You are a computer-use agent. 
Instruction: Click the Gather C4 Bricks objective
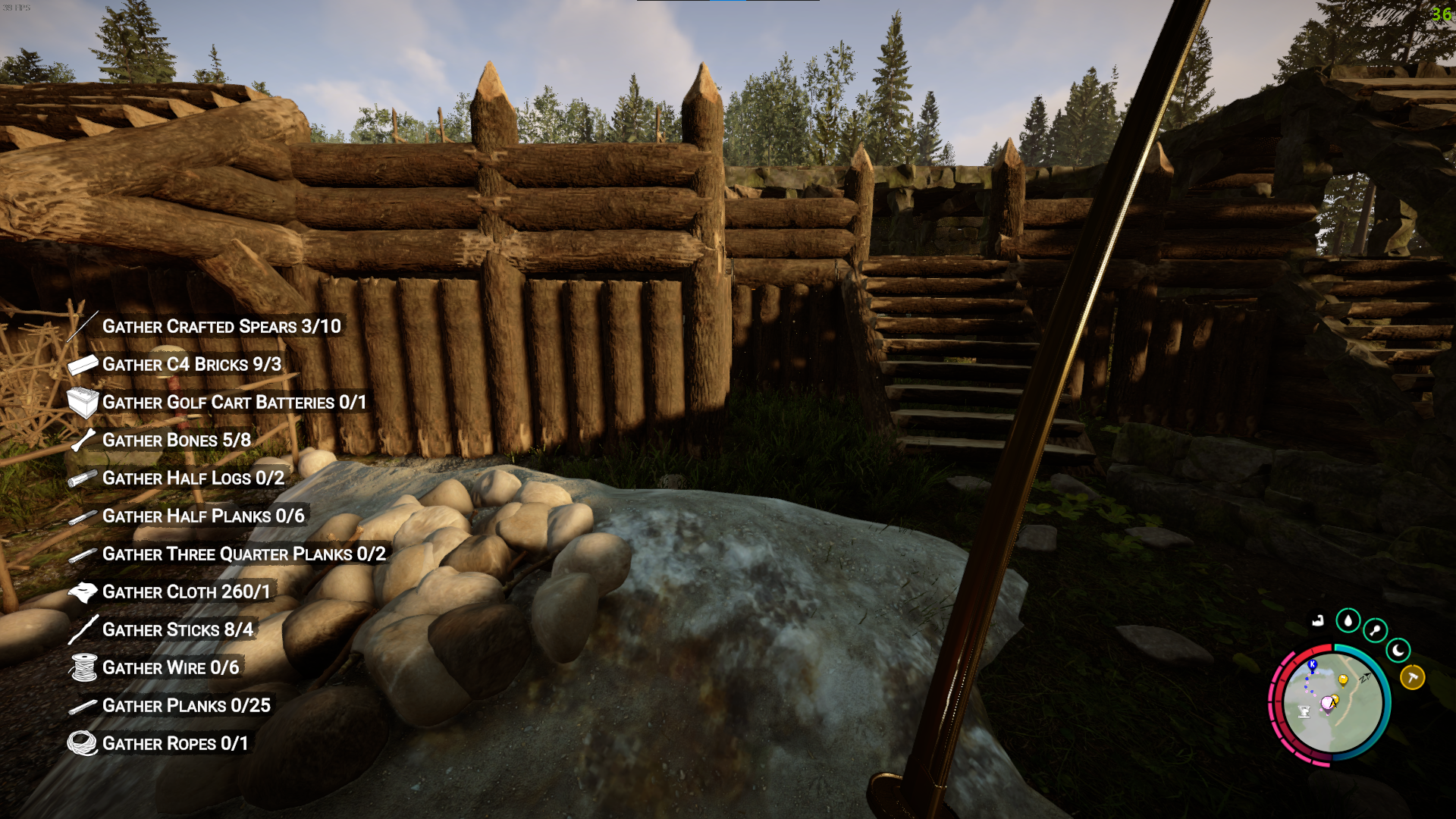(x=191, y=365)
